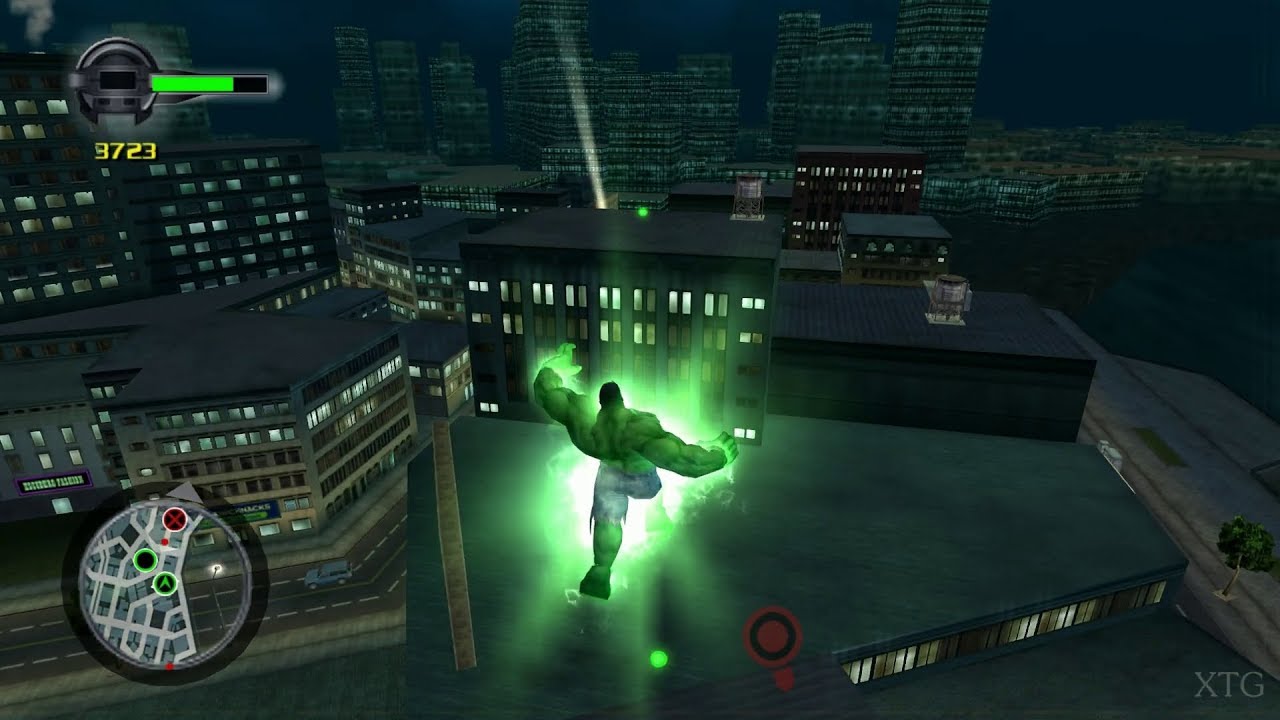The width and height of the screenshot is (1280, 720).
Task: Click the red dot waypoint inside the minimap
Action: pyautogui.click(x=164, y=541)
